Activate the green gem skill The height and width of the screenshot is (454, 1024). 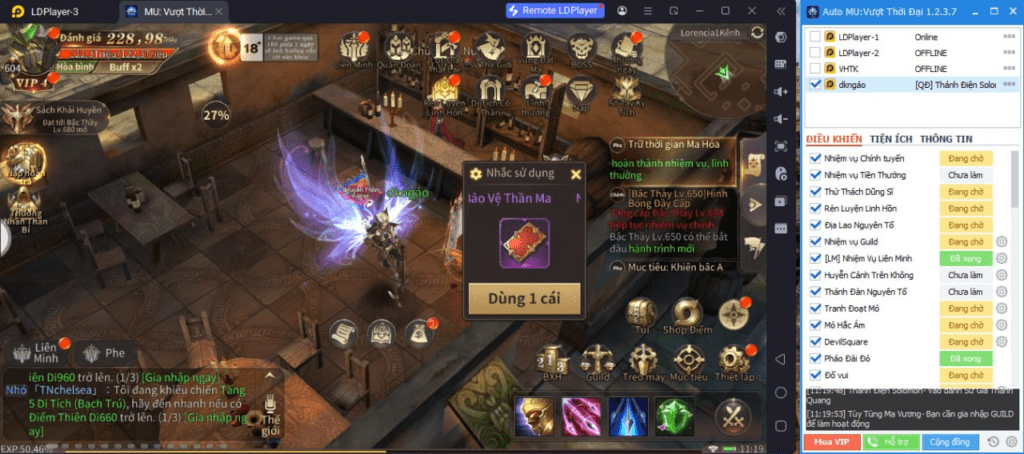[674, 414]
